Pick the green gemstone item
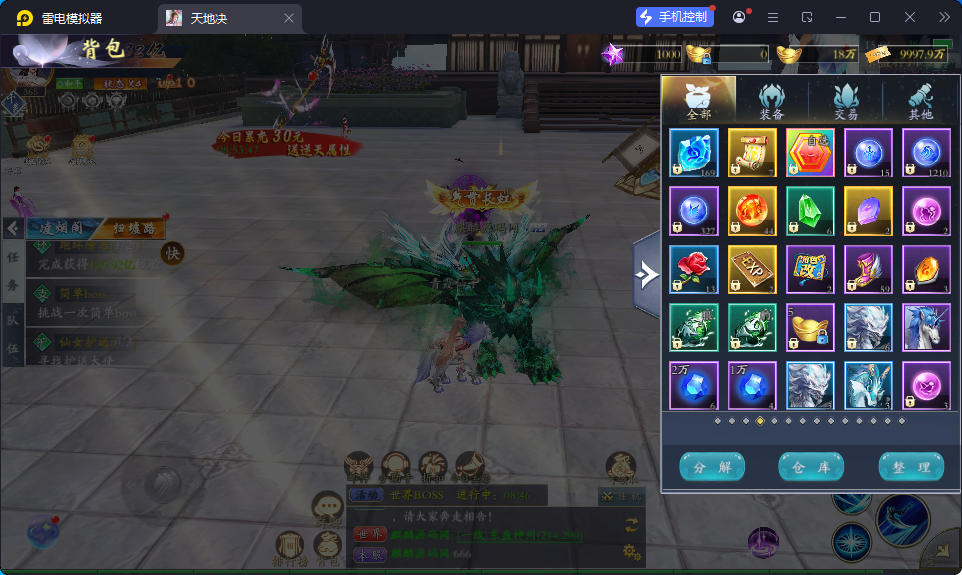The width and height of the screenshot is (962, 575). click(810, 211)
